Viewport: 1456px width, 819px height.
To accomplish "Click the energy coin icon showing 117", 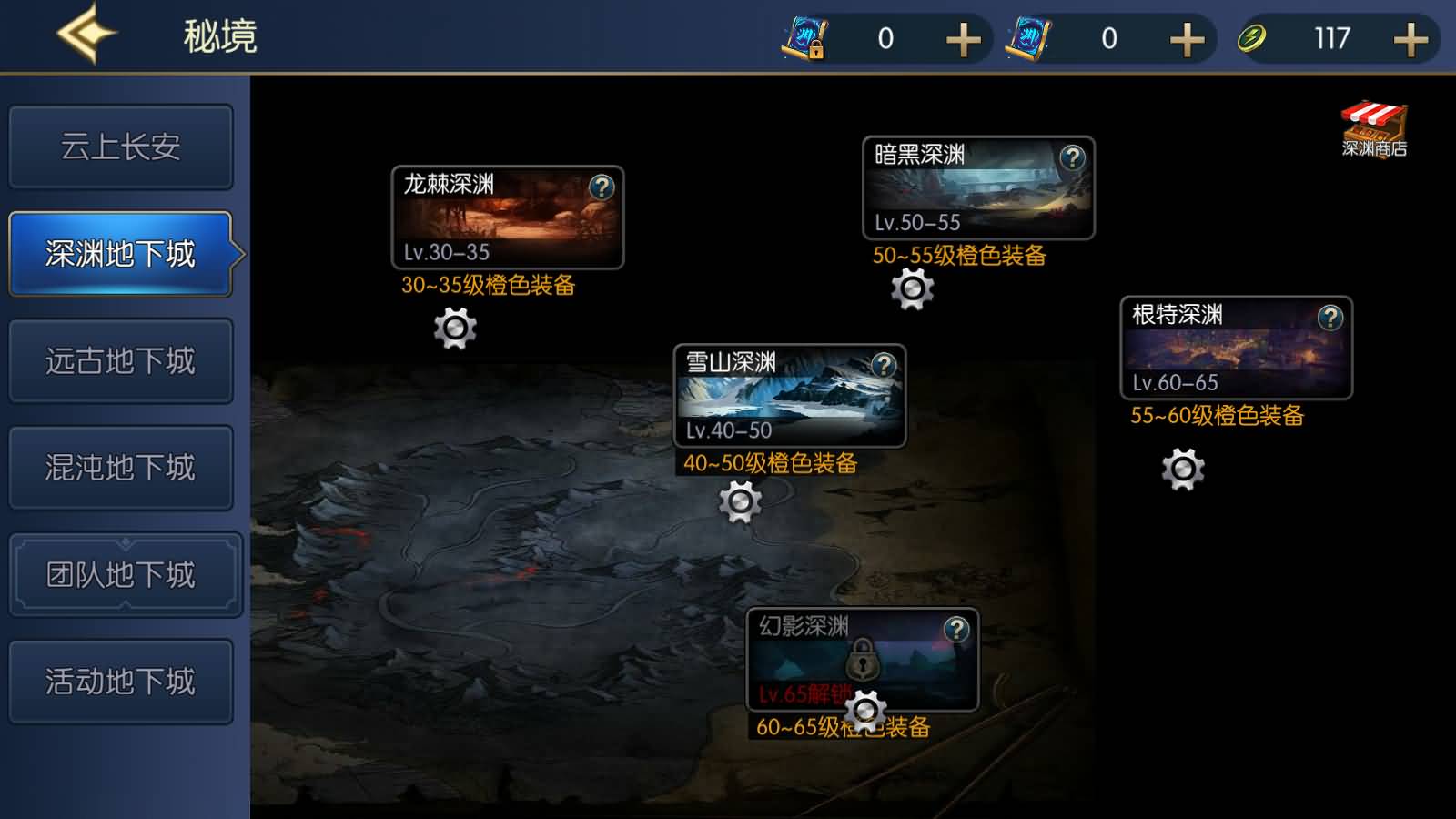I will 1253,38.
